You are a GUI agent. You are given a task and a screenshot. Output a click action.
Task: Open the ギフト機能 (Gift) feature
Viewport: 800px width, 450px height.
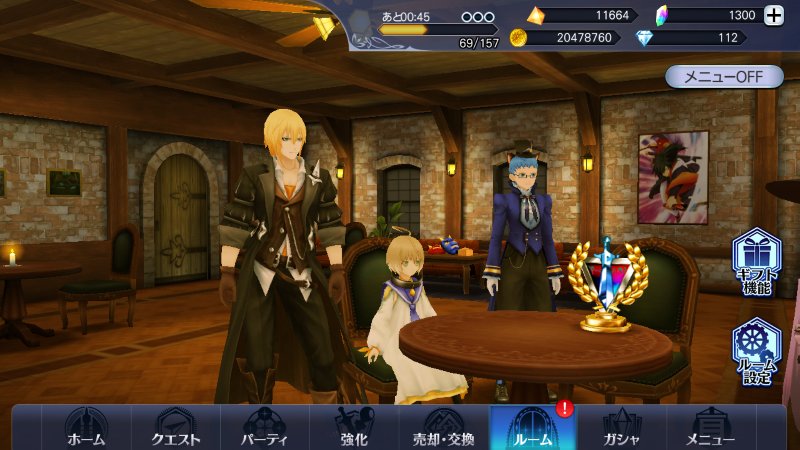756,262
